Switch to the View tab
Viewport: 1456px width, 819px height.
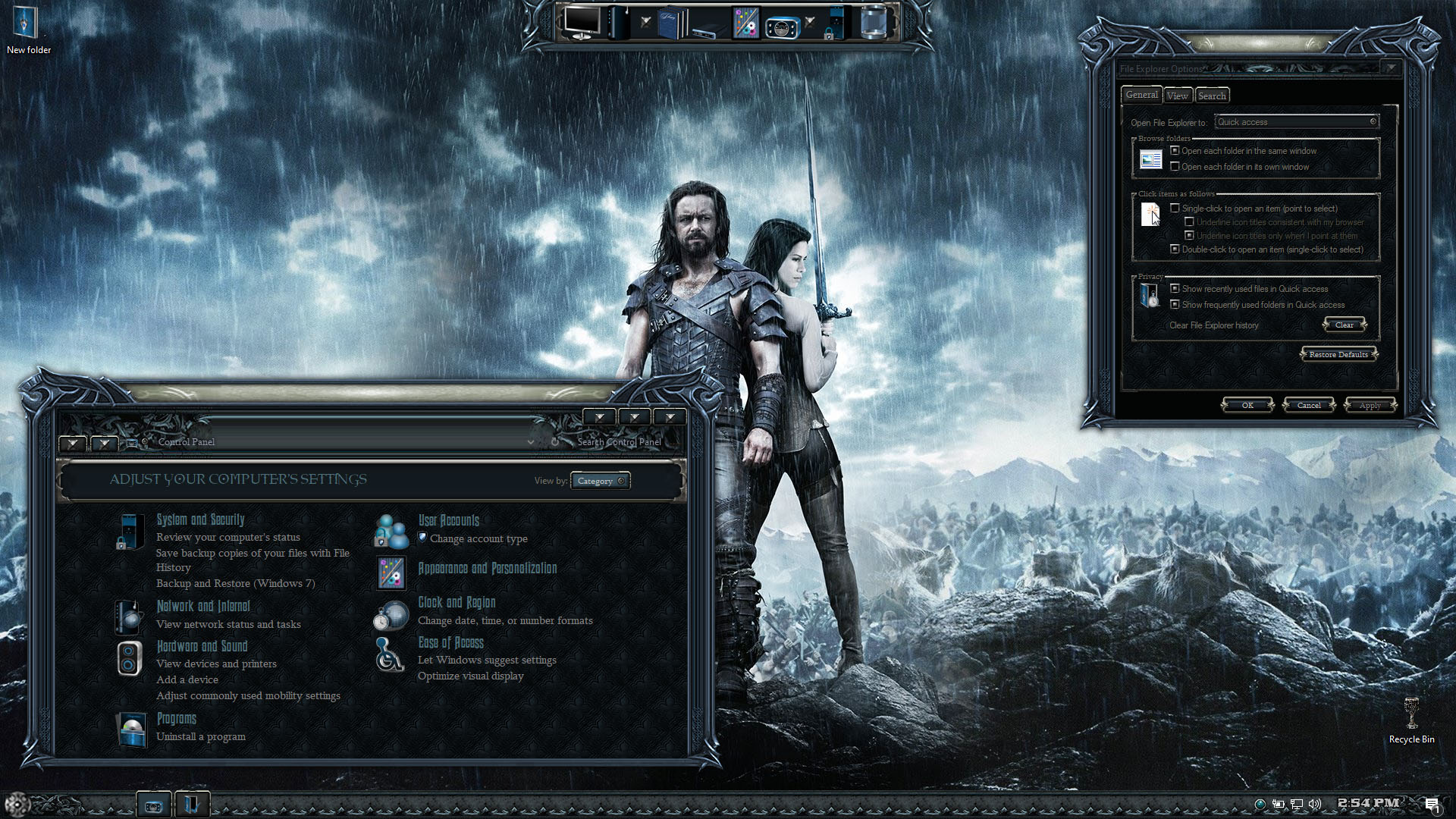[x=1177, y=96]
